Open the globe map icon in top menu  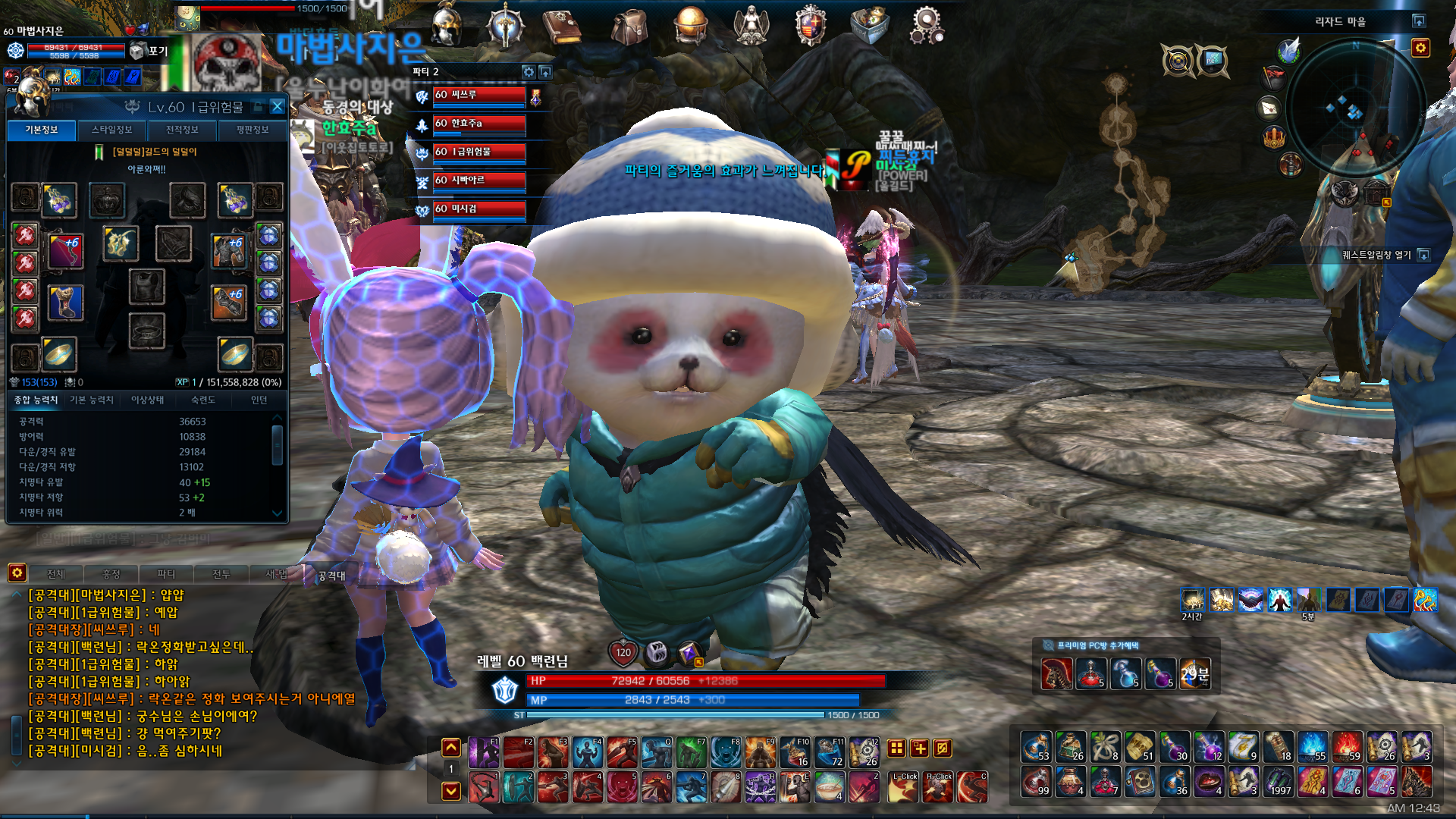690,25
